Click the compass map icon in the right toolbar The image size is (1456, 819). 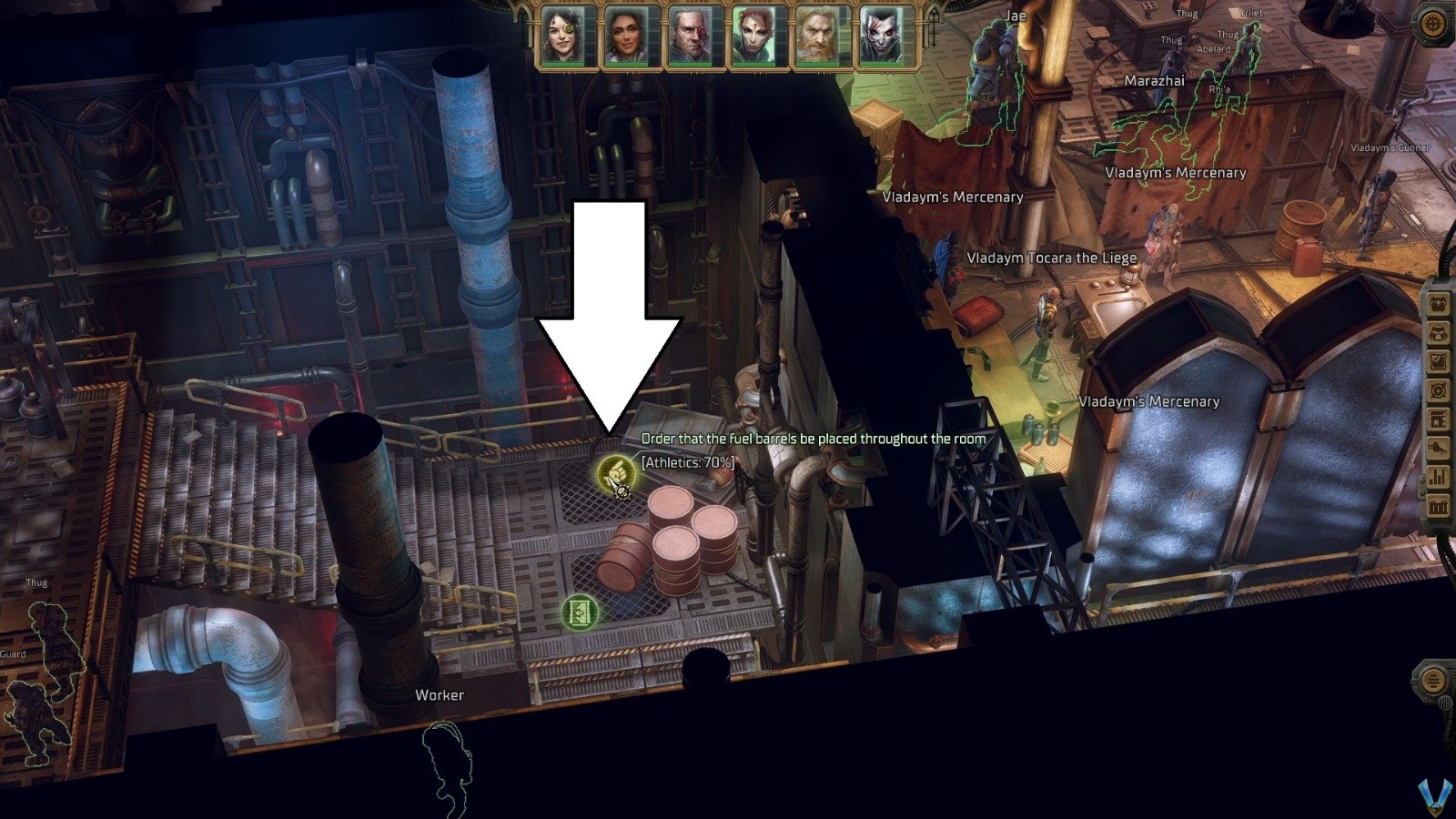1438,389
